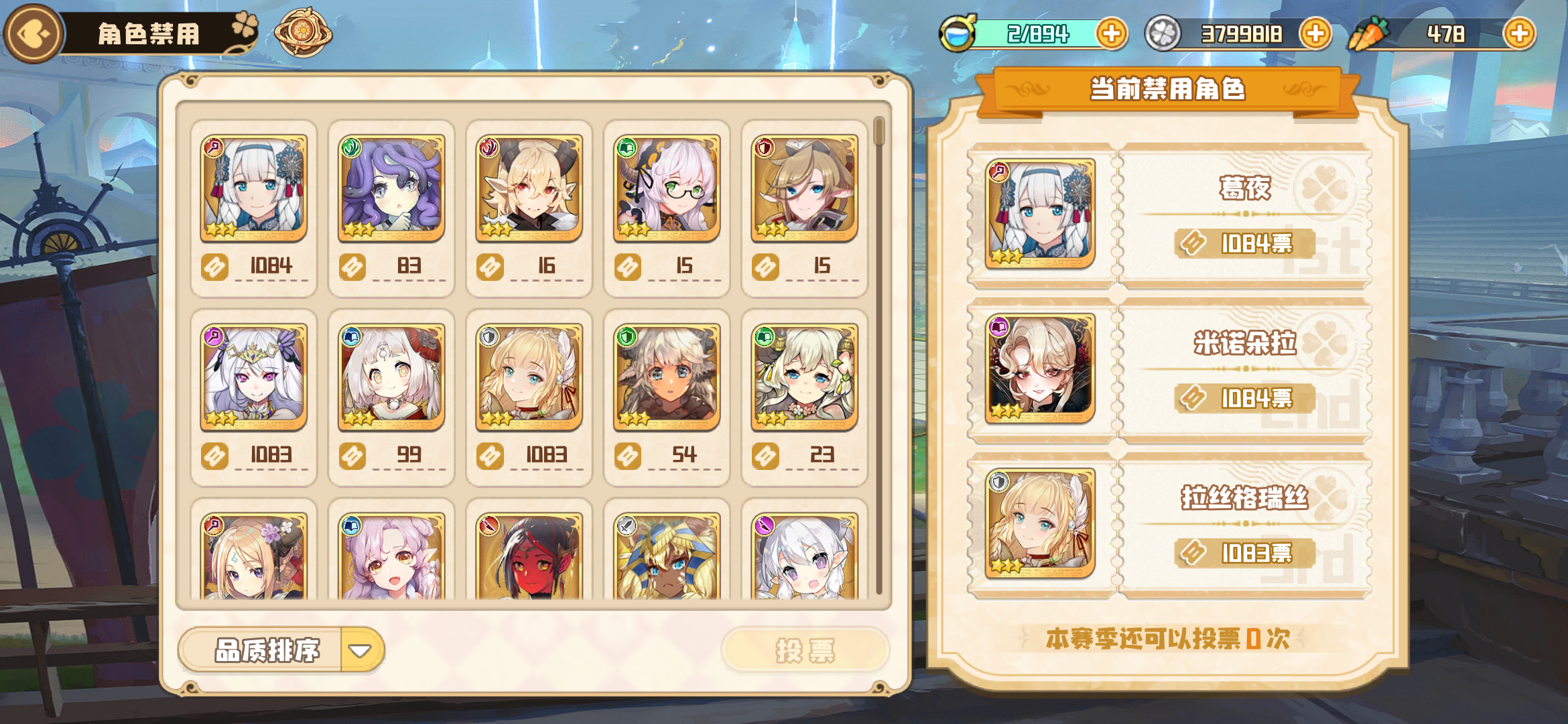1568x724 pixels.
Task: Click the back navigation arrow icon
Action: [32, 31]
